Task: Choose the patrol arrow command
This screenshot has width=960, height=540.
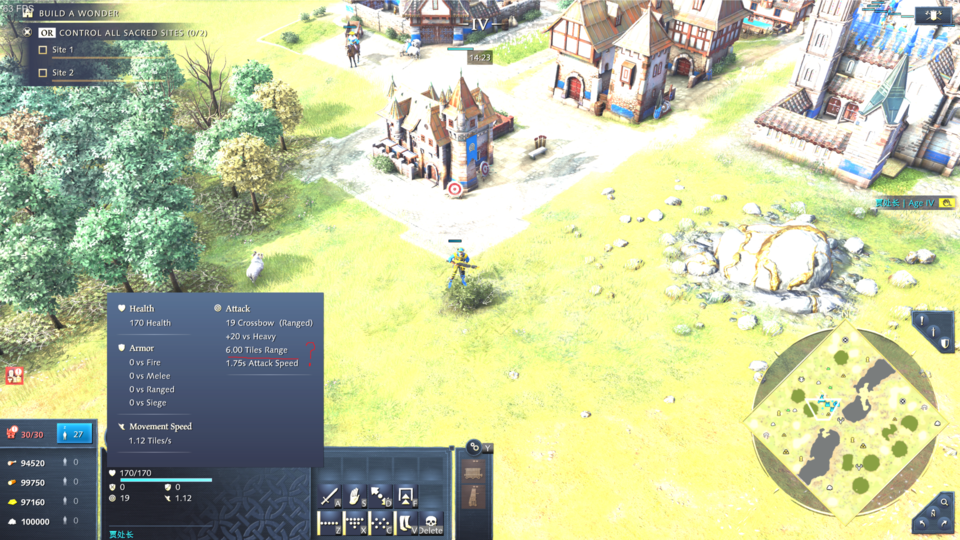Action: pyautogui.click(x=381, y=496)
